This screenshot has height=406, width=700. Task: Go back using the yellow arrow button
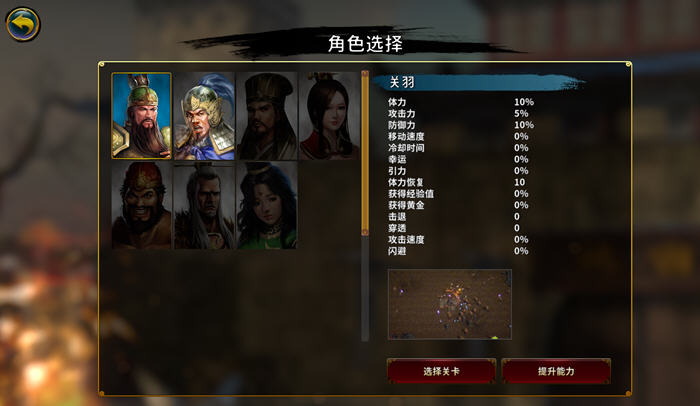22,24
